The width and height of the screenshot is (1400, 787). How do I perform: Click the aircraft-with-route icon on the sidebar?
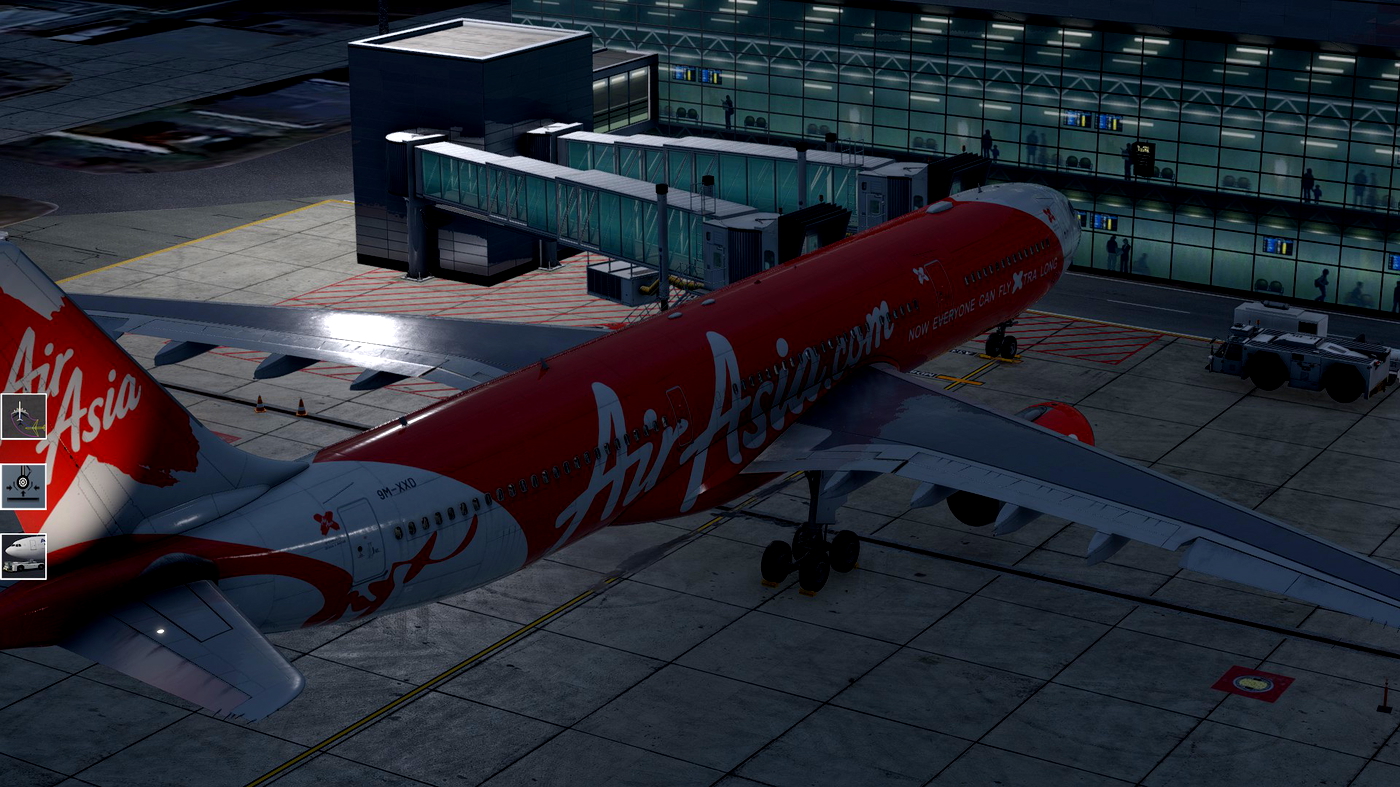(25, 415)
